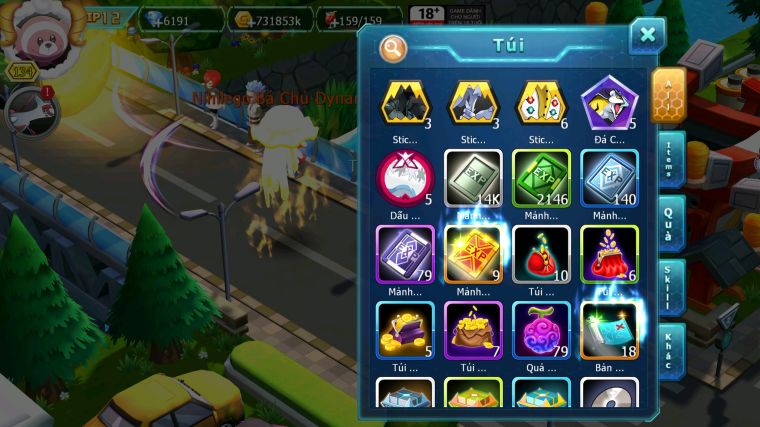Select the red pouch with 10
The width and height of the screenshot is (760, 427).
point(541,253)
